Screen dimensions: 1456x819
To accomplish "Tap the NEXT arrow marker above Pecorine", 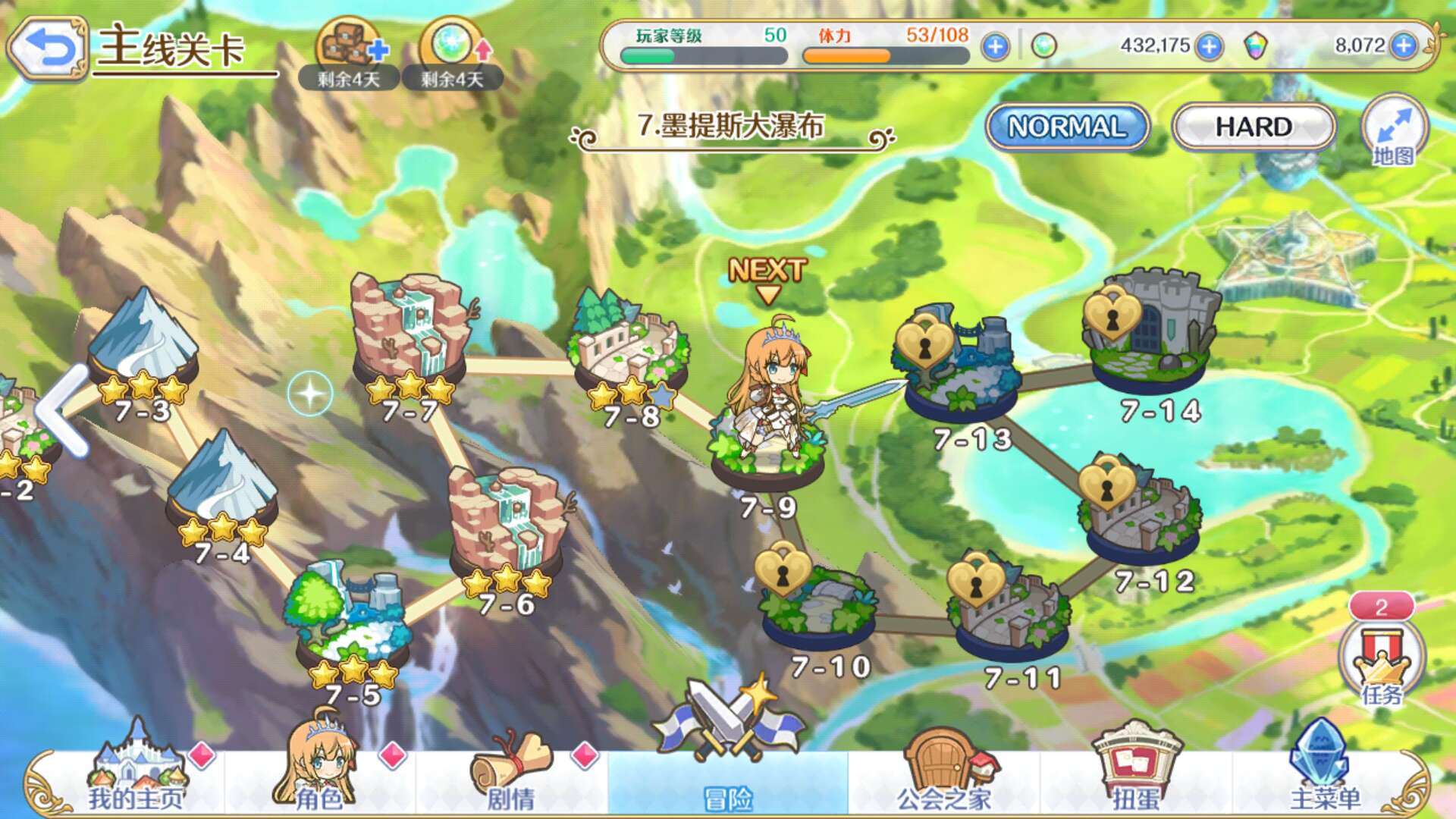I will click(767, 275).
